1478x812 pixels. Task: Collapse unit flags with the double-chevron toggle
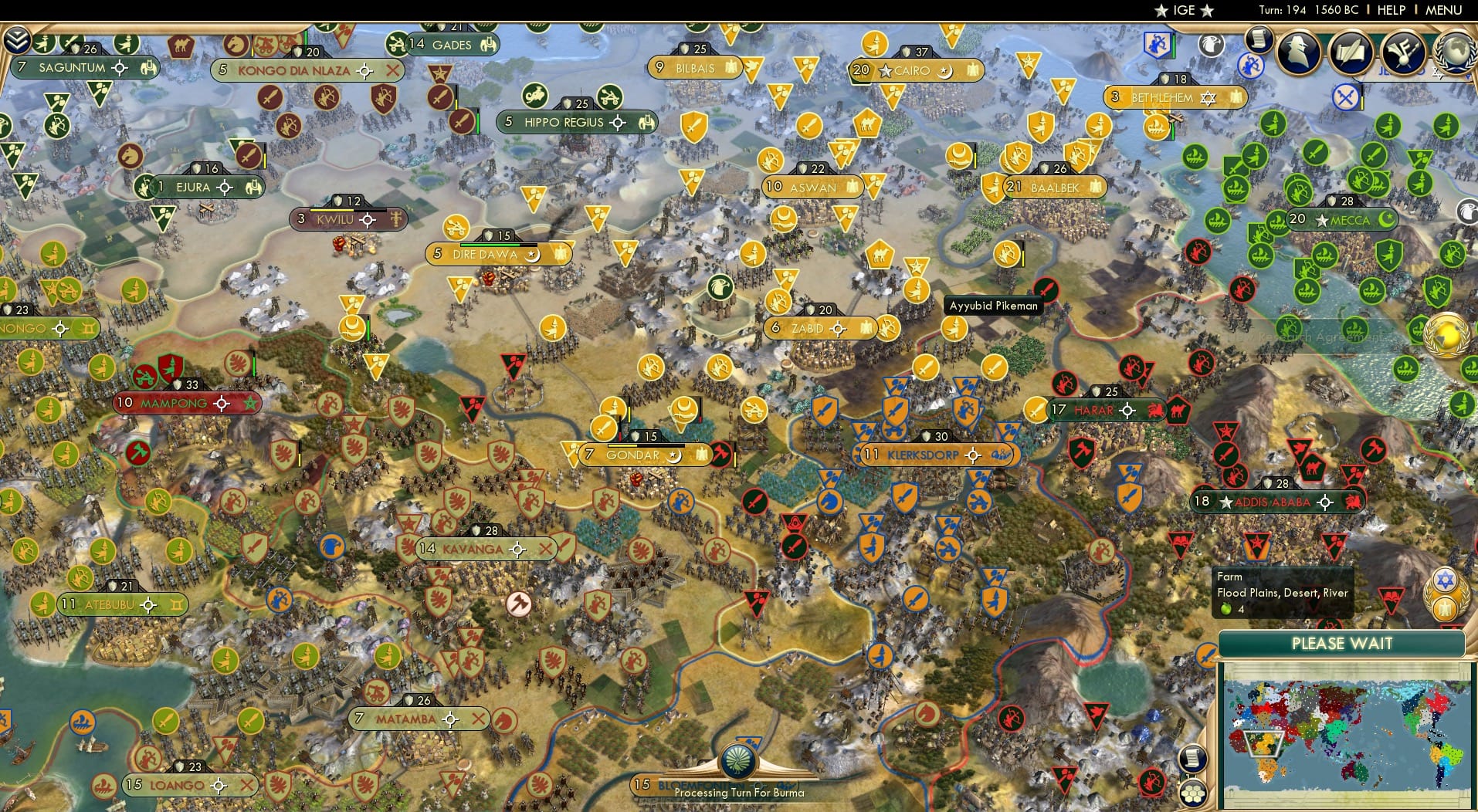coord(17,38)
